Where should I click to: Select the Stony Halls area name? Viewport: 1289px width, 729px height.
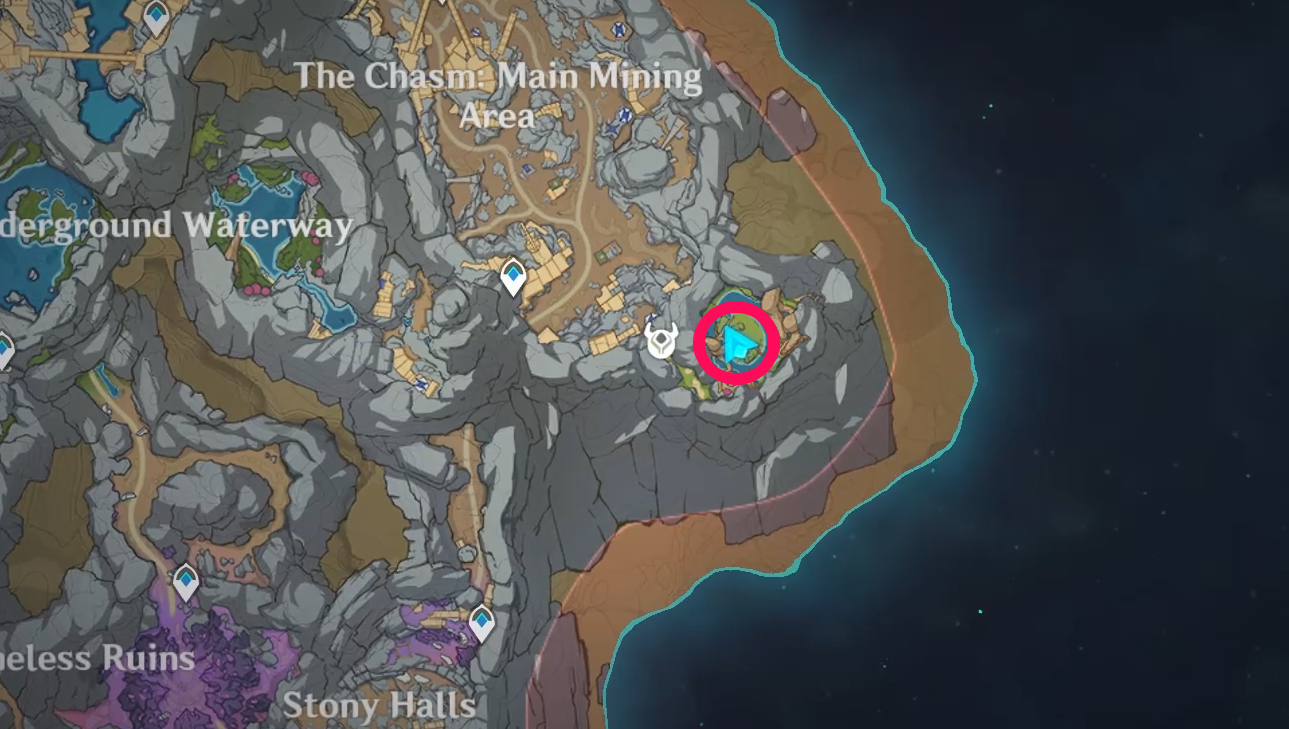(x=380, y=707)
